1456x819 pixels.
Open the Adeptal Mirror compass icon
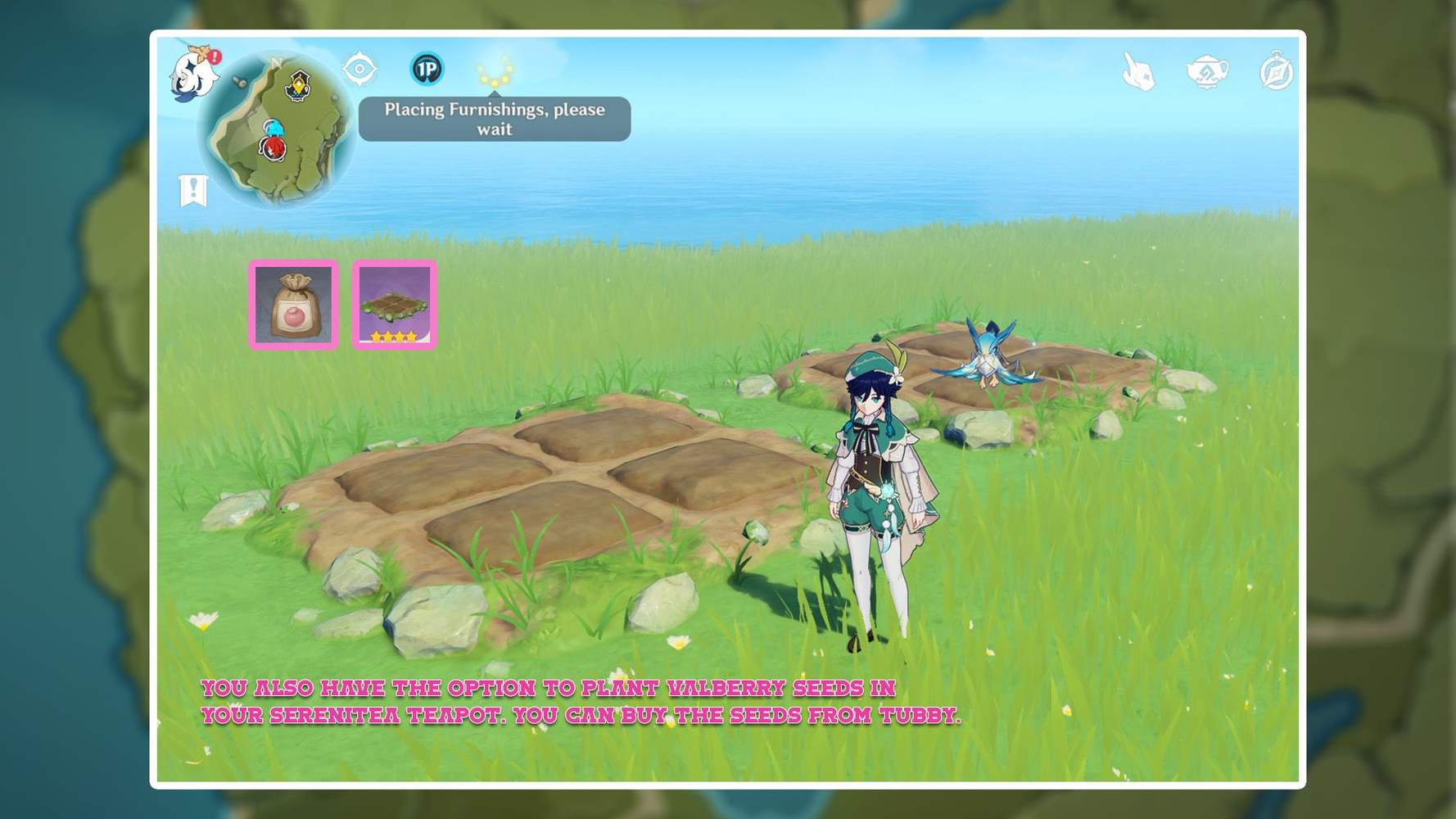coord(1274,72)
